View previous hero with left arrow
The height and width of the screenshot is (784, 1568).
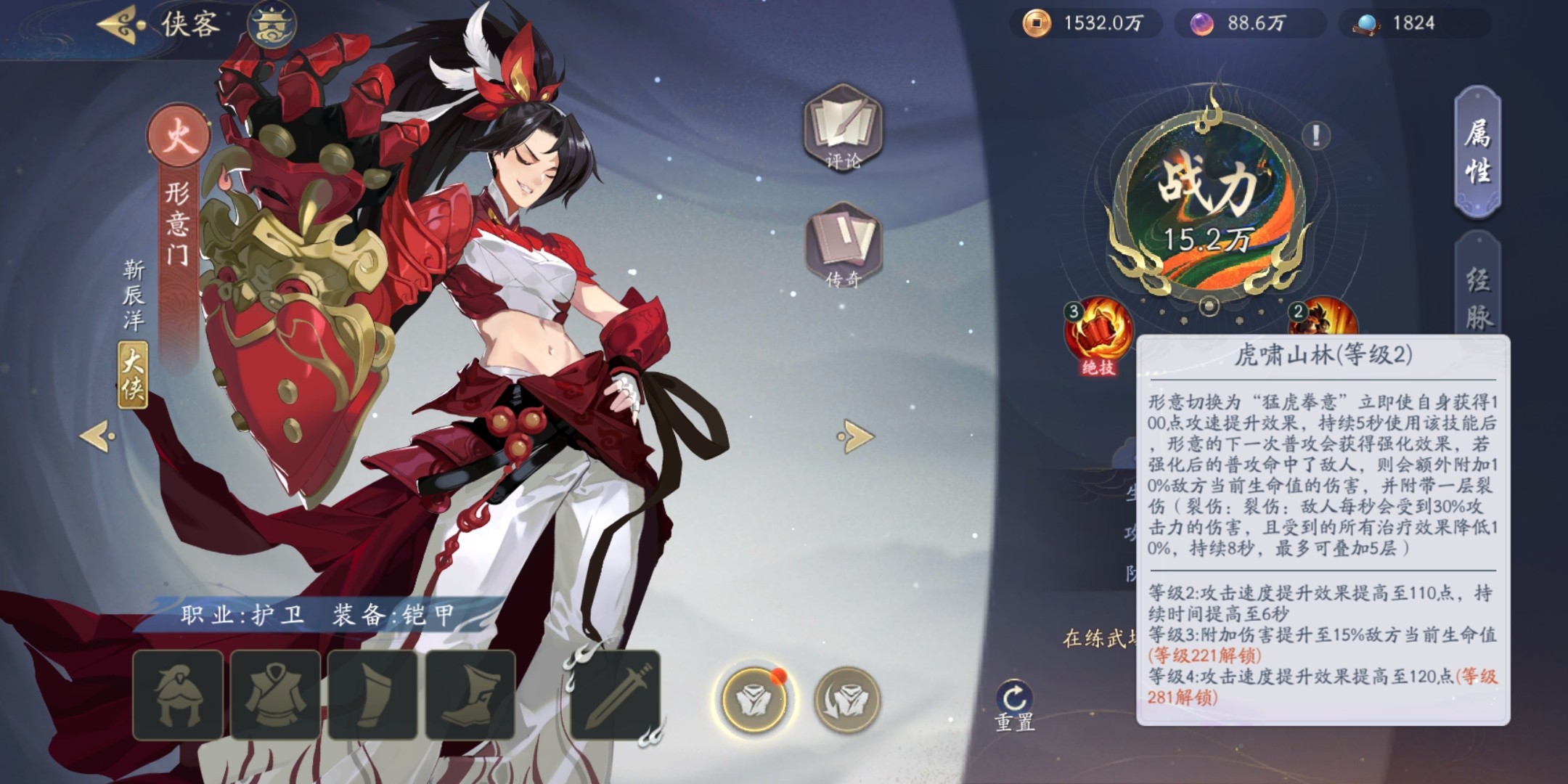point(97,436)
